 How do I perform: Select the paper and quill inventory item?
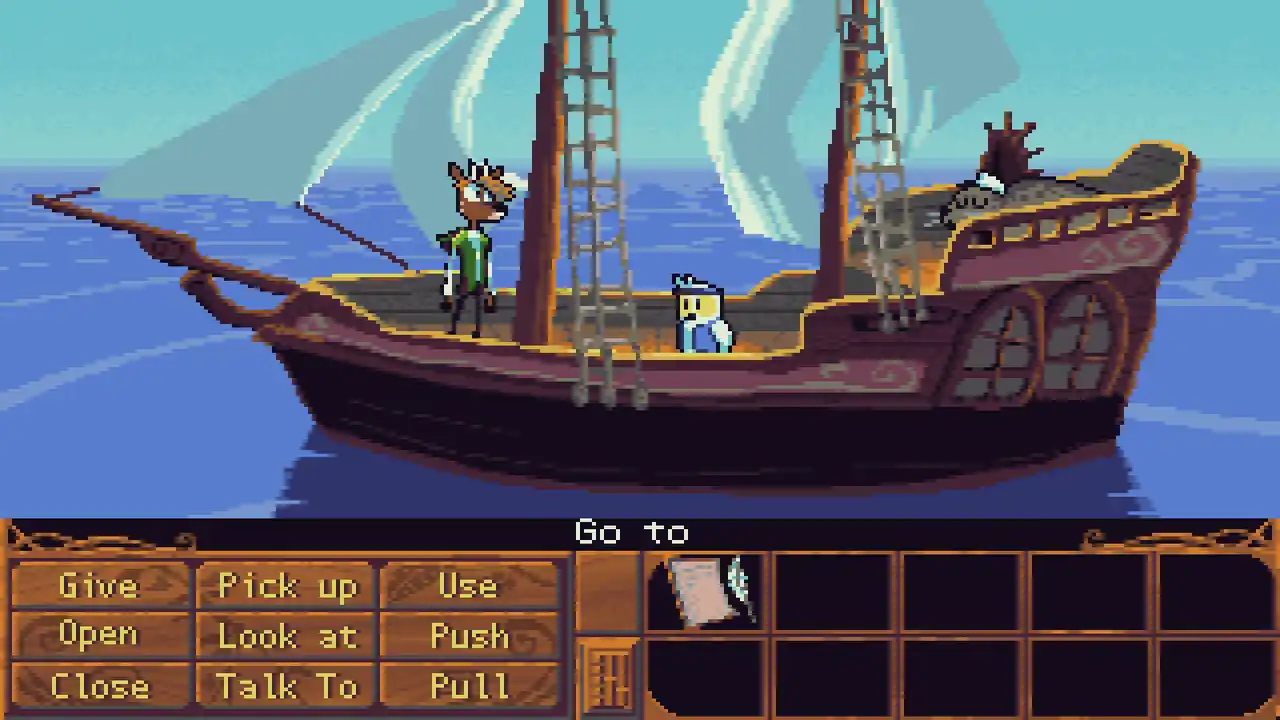(706, 591)
